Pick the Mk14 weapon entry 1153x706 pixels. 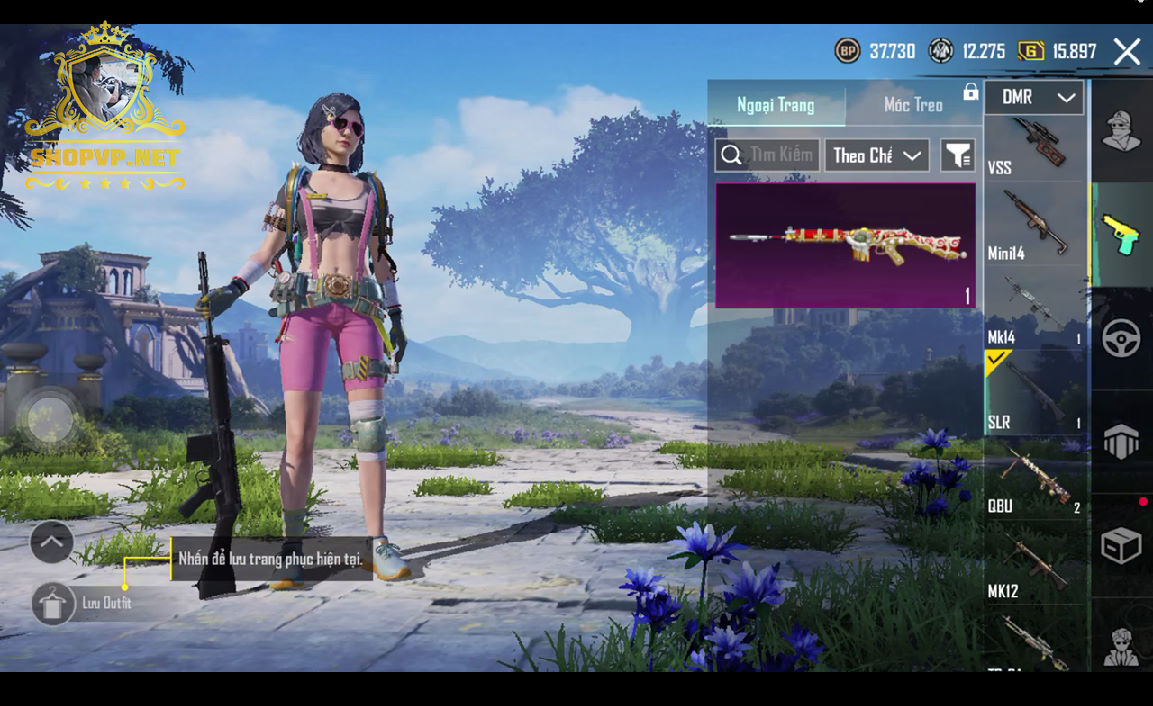(x=1034, y=310)
